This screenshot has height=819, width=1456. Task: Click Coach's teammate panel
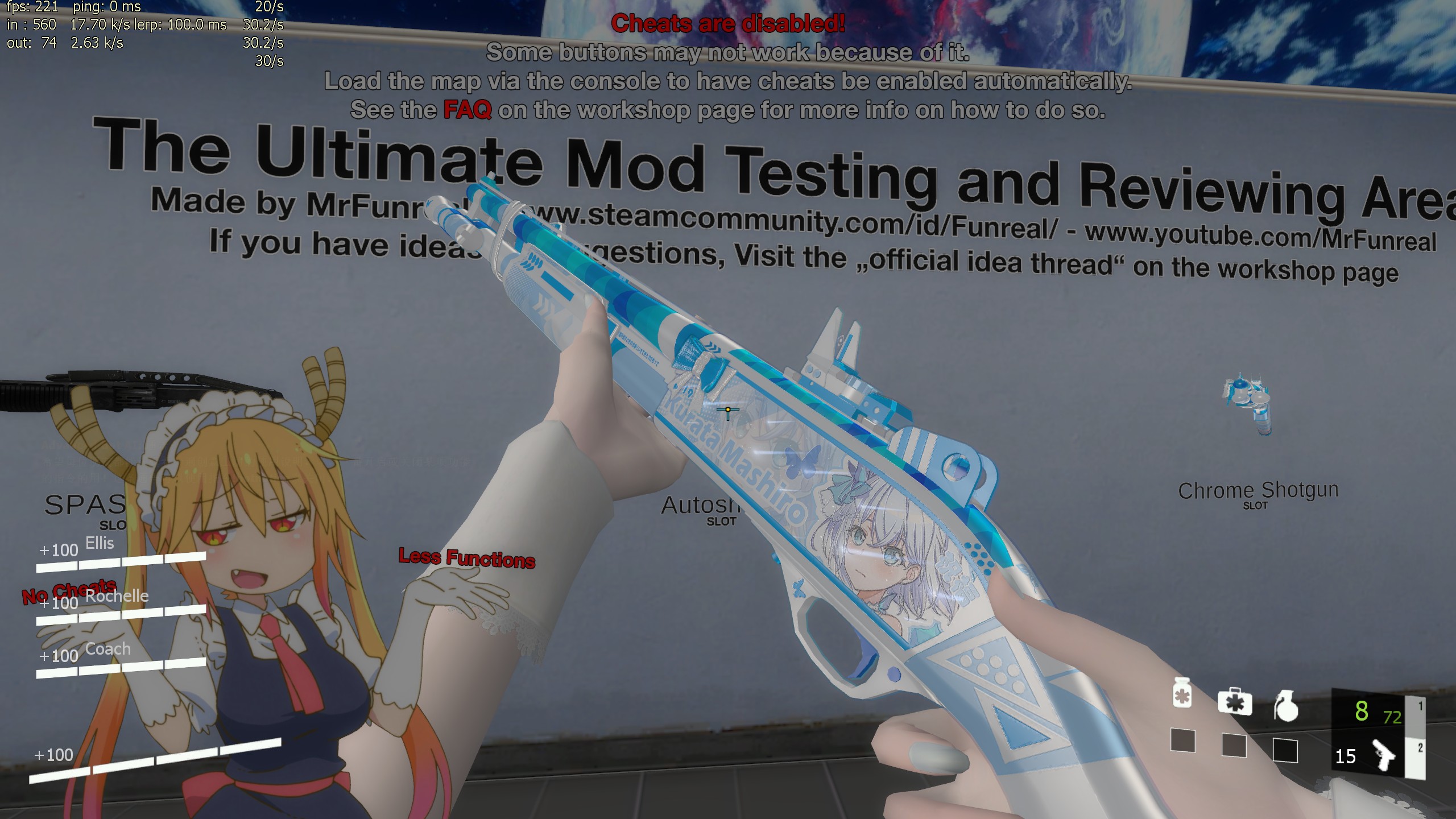pyautogui.click(x=121, y=660)
